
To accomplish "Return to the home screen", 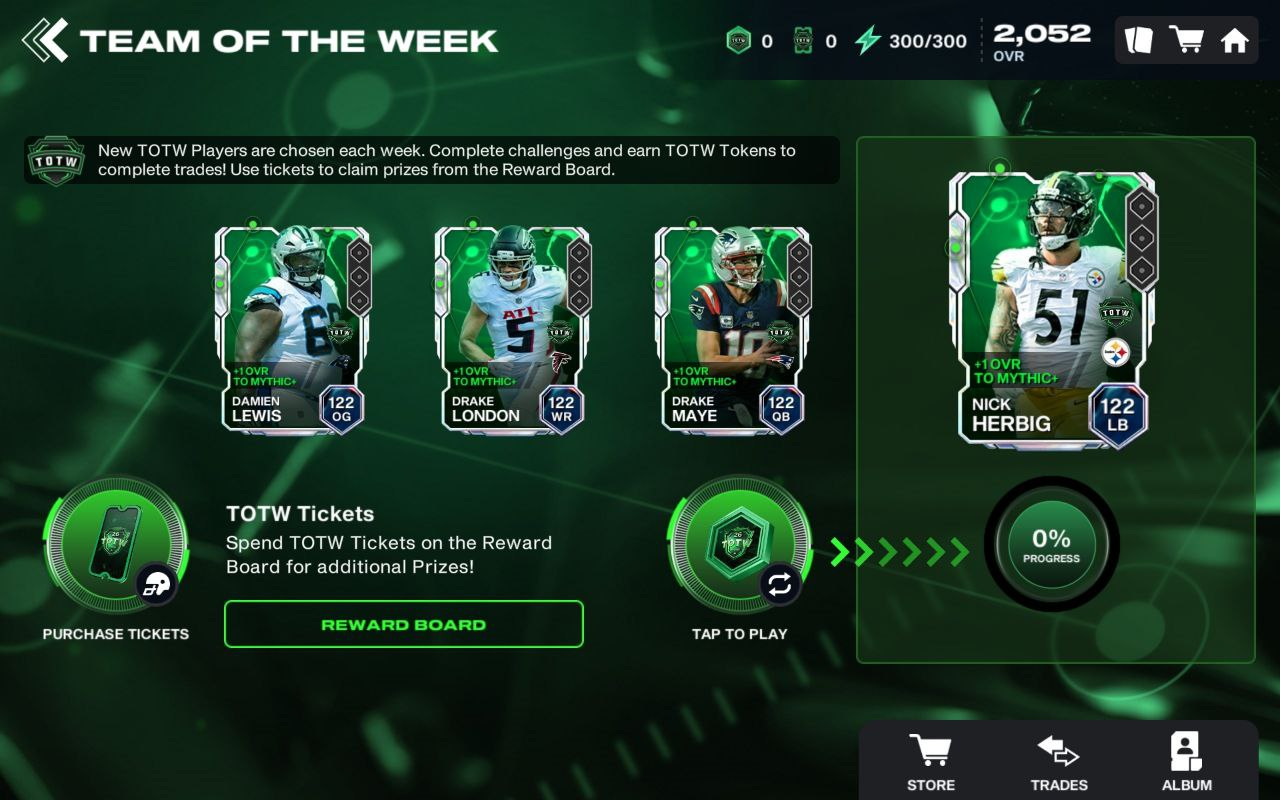I will [x=1235, y=40].
